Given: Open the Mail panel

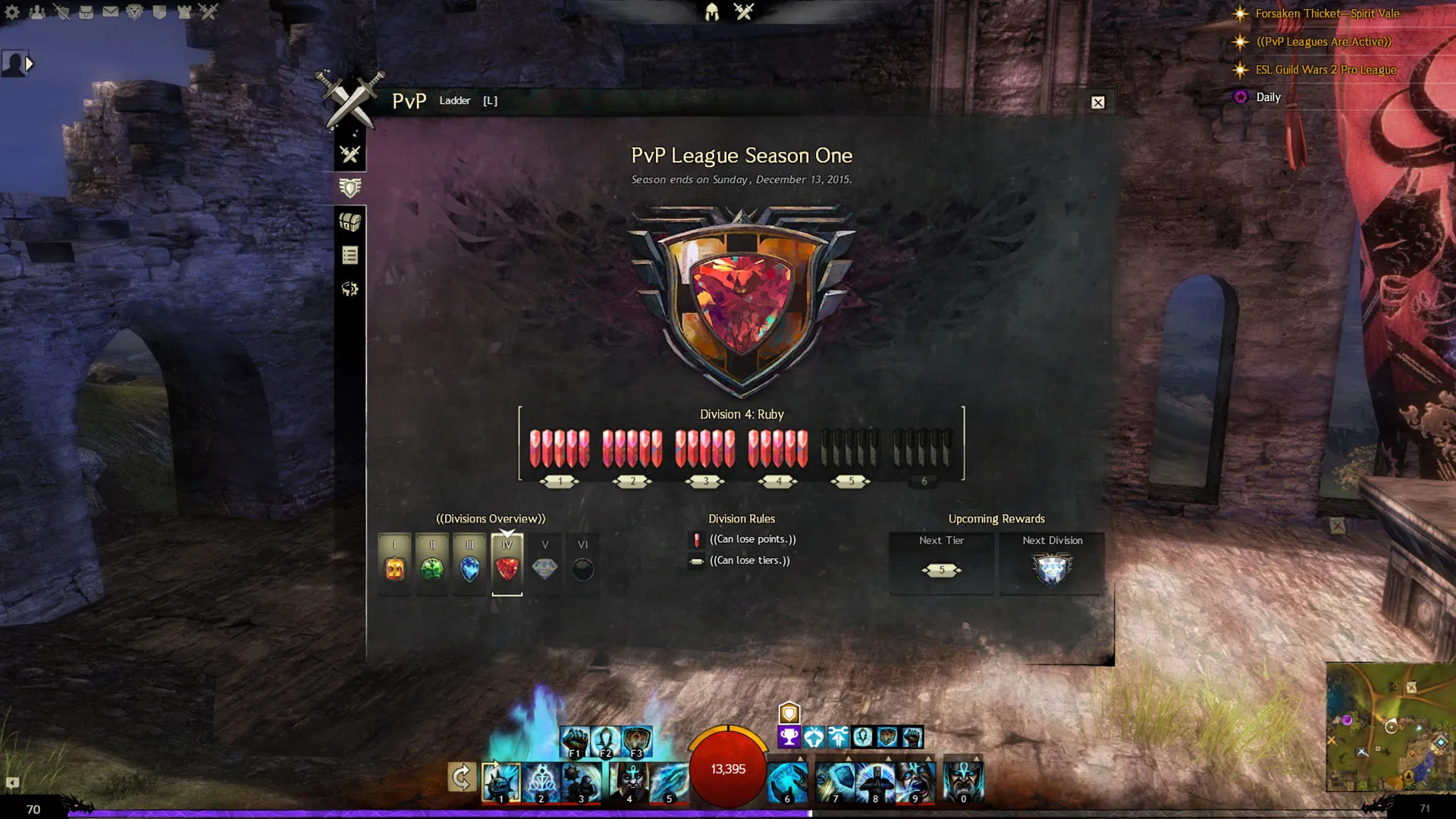Looking at the screenshot, I should [111, 11].
